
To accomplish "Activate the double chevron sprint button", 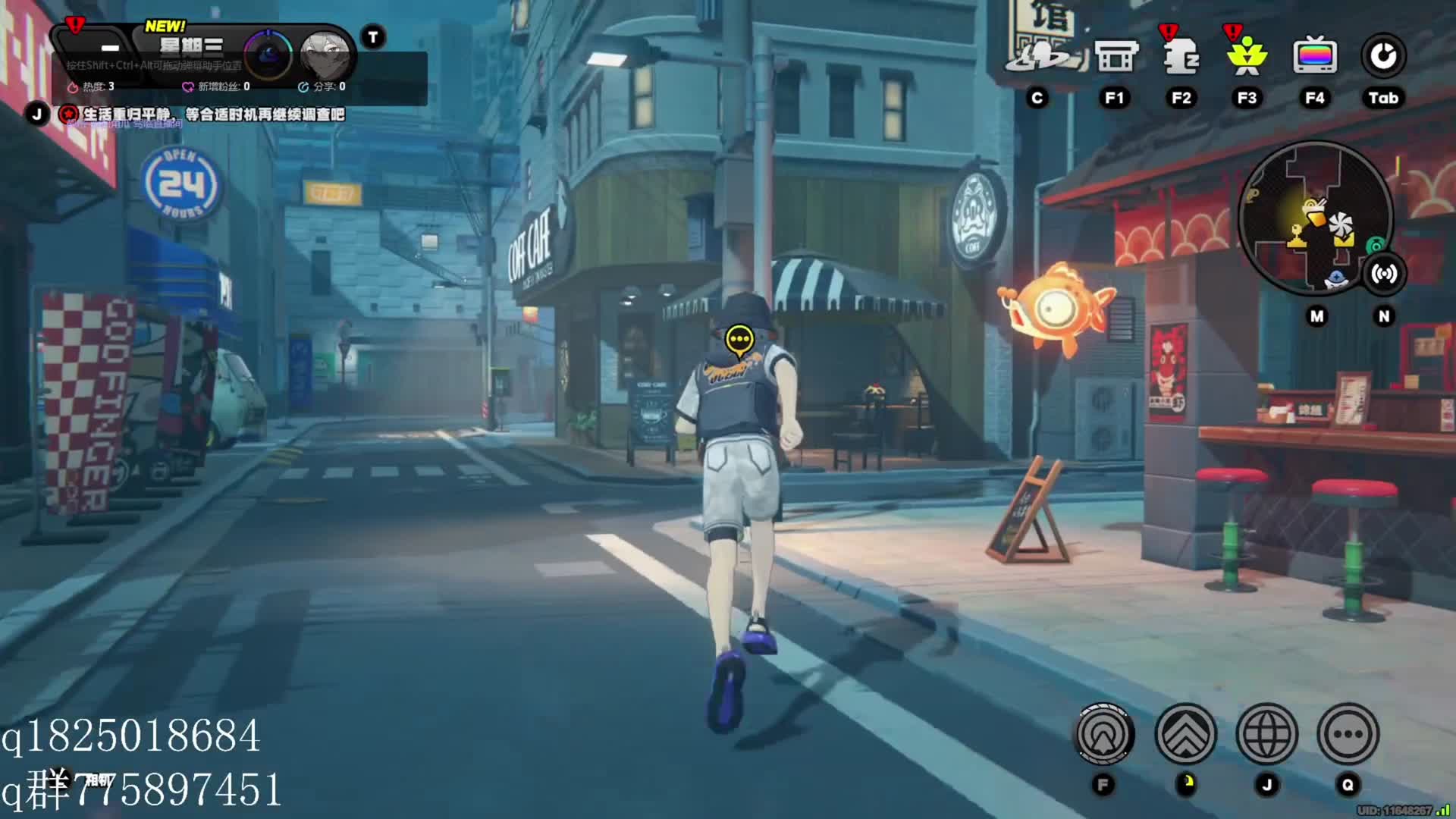I will (x=1185, y=734).
